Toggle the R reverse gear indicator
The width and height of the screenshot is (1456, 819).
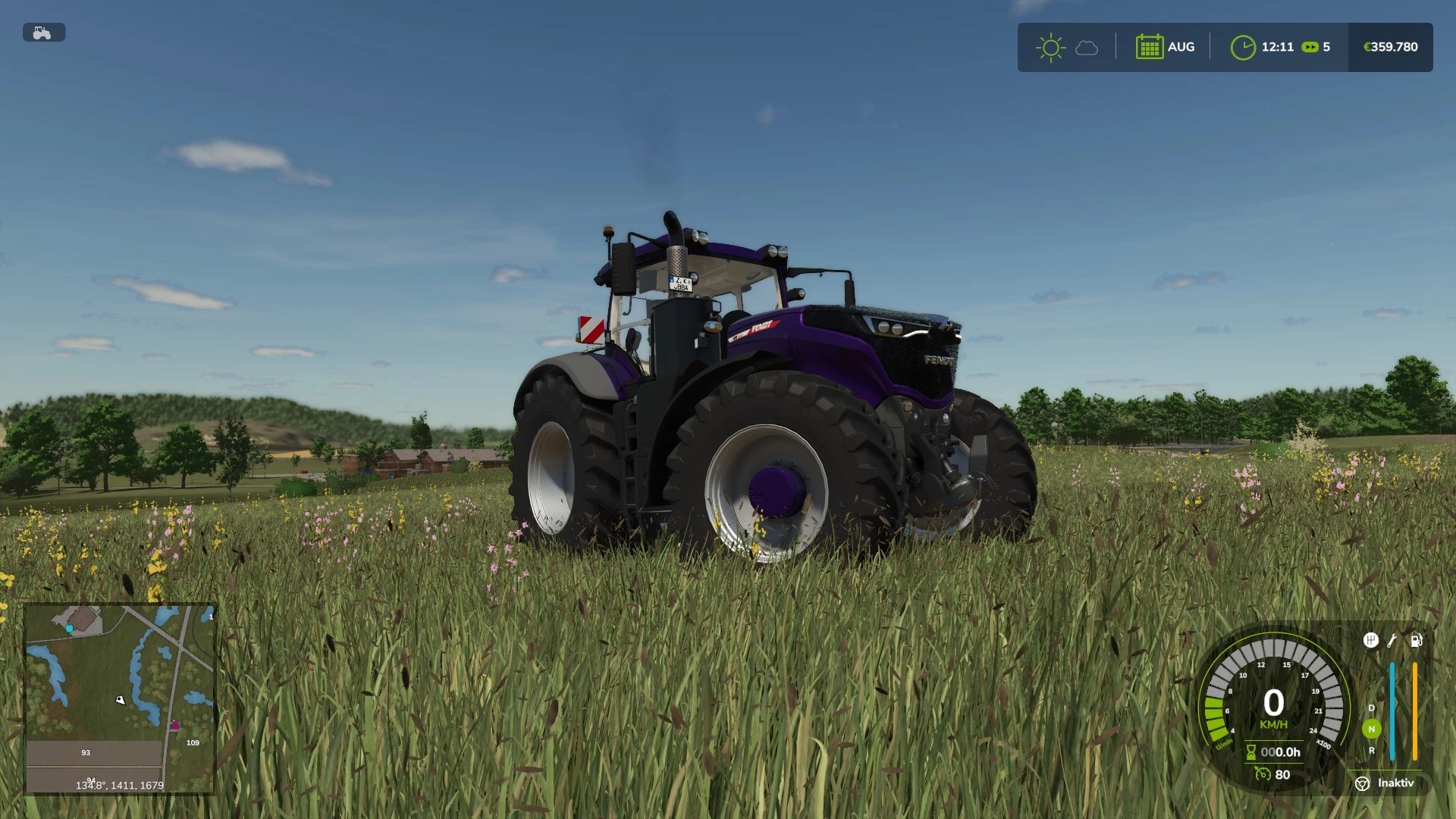[1372, 750]
